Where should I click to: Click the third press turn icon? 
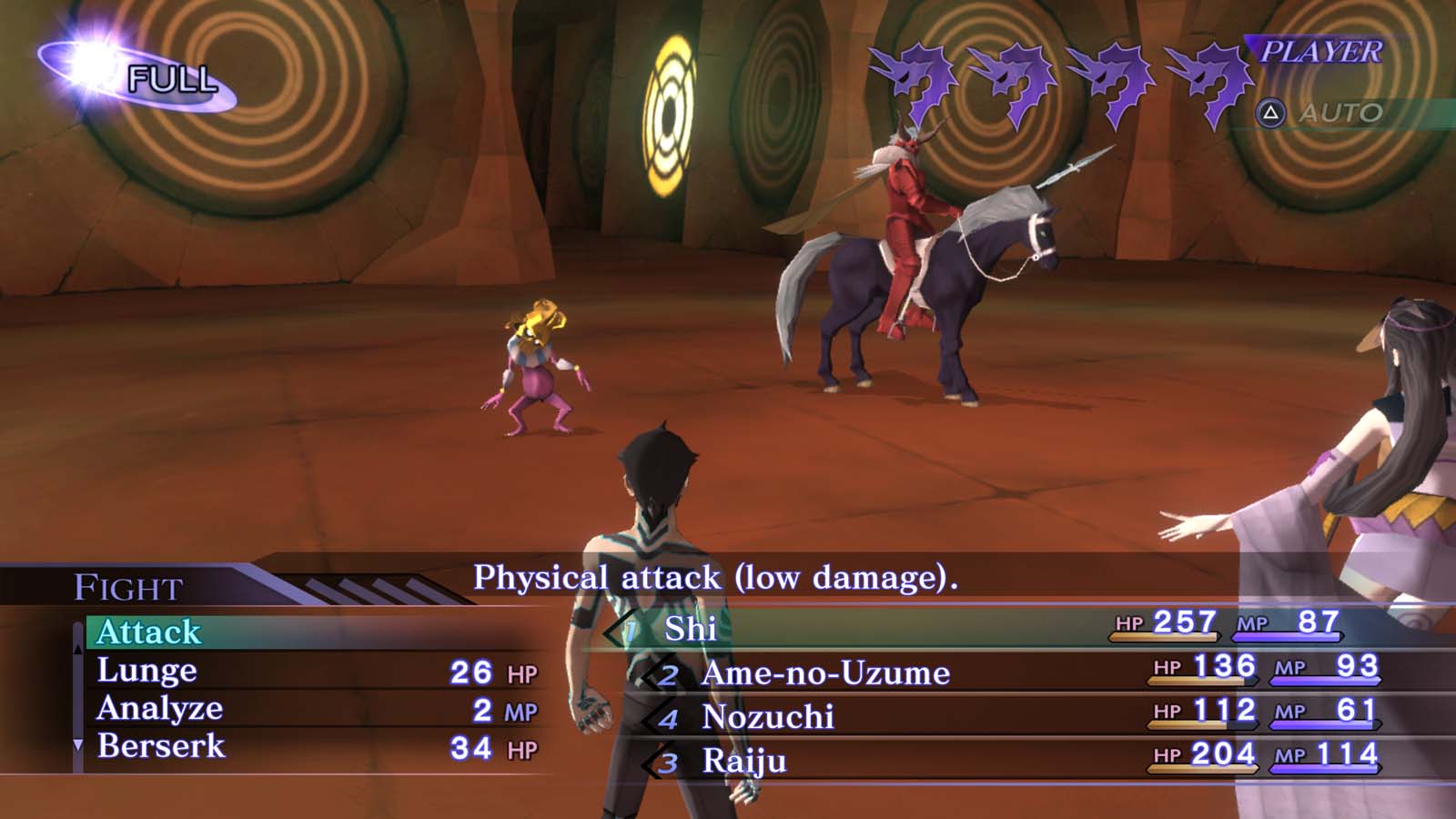(x=1108, y=77)
